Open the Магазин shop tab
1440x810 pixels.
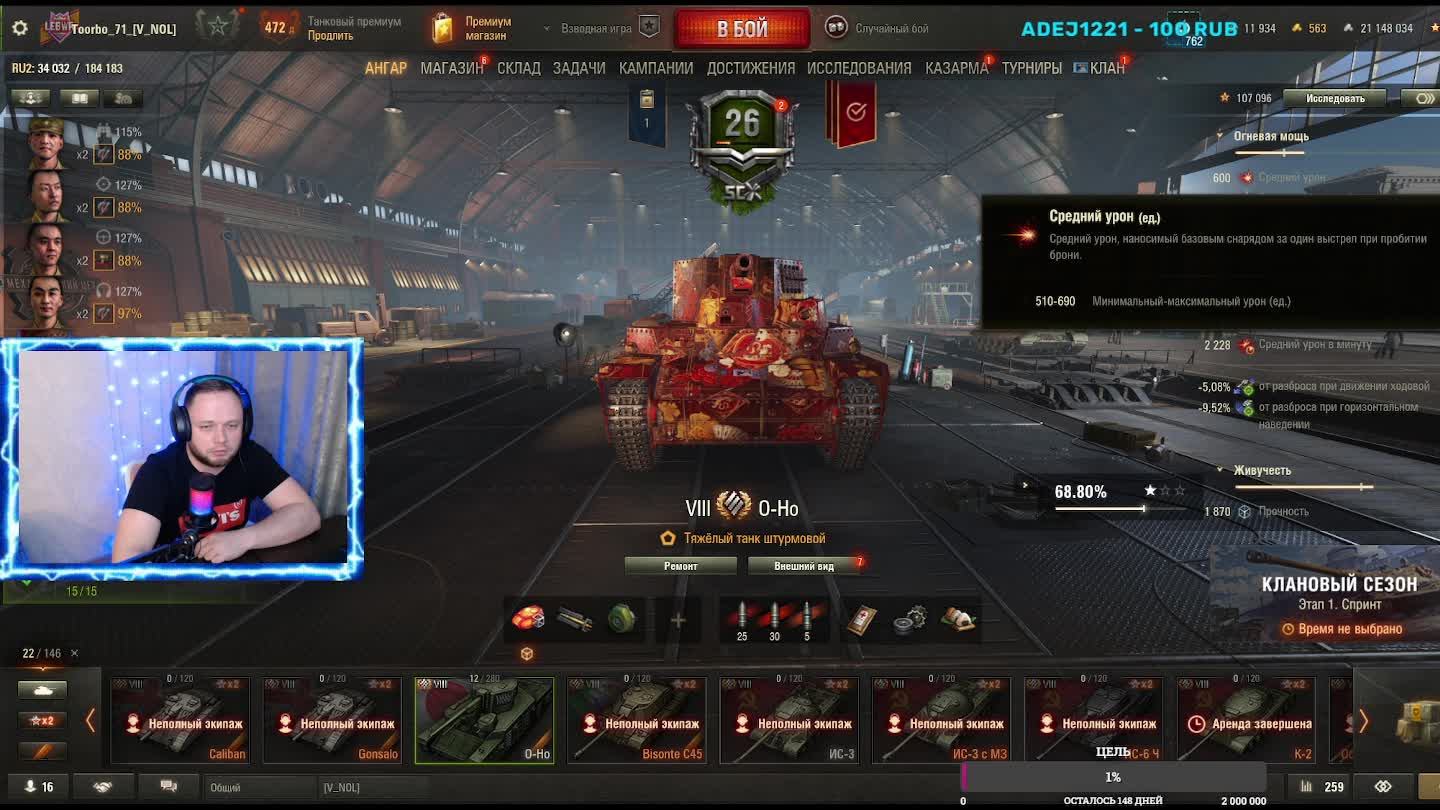451,68
